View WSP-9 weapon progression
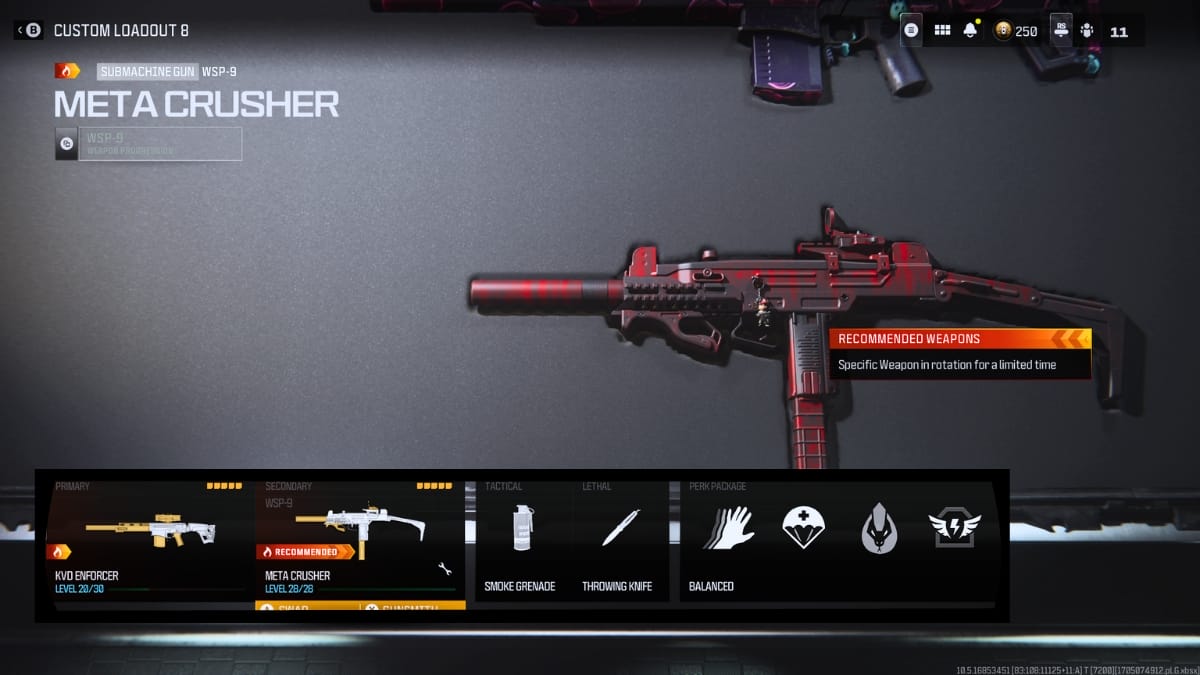The image size is (1200, 675). (148, 144)
